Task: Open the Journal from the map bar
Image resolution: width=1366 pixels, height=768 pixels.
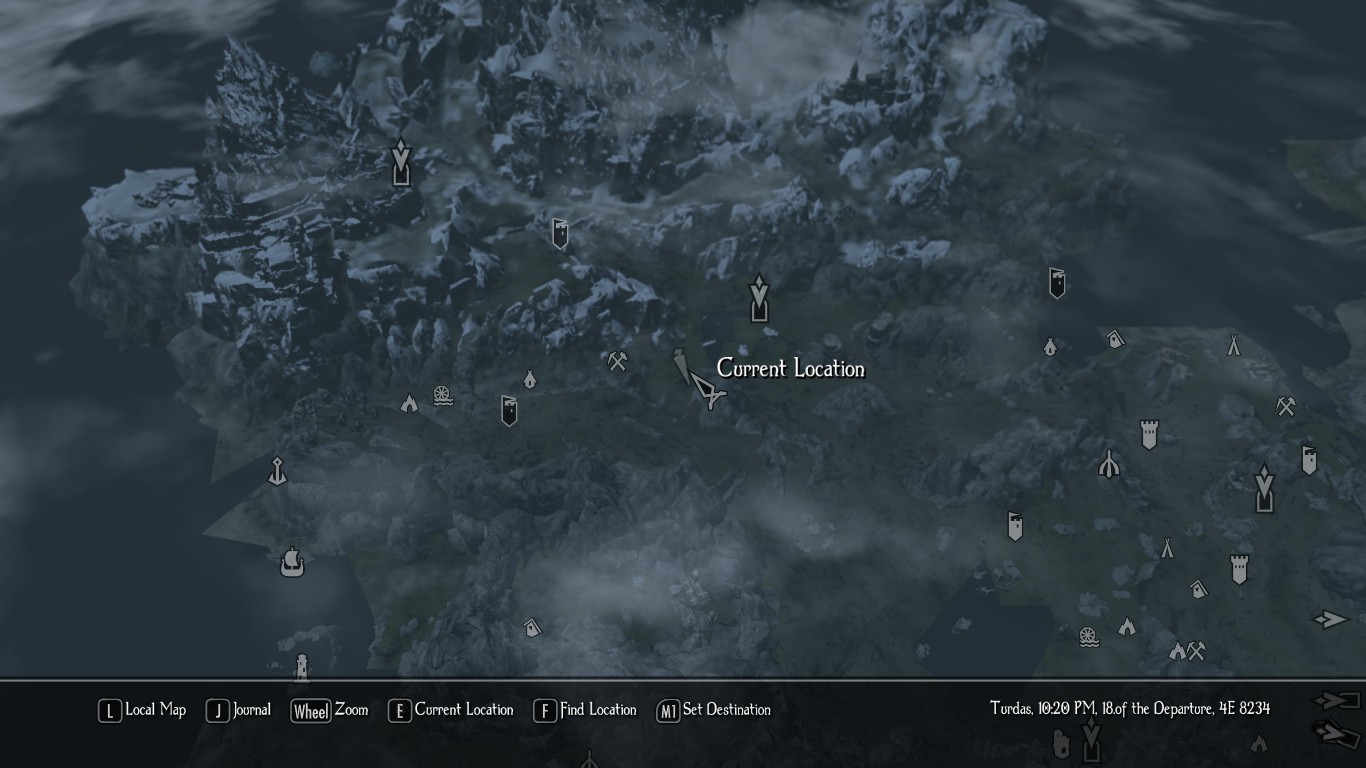Action: tap(239, 710)
